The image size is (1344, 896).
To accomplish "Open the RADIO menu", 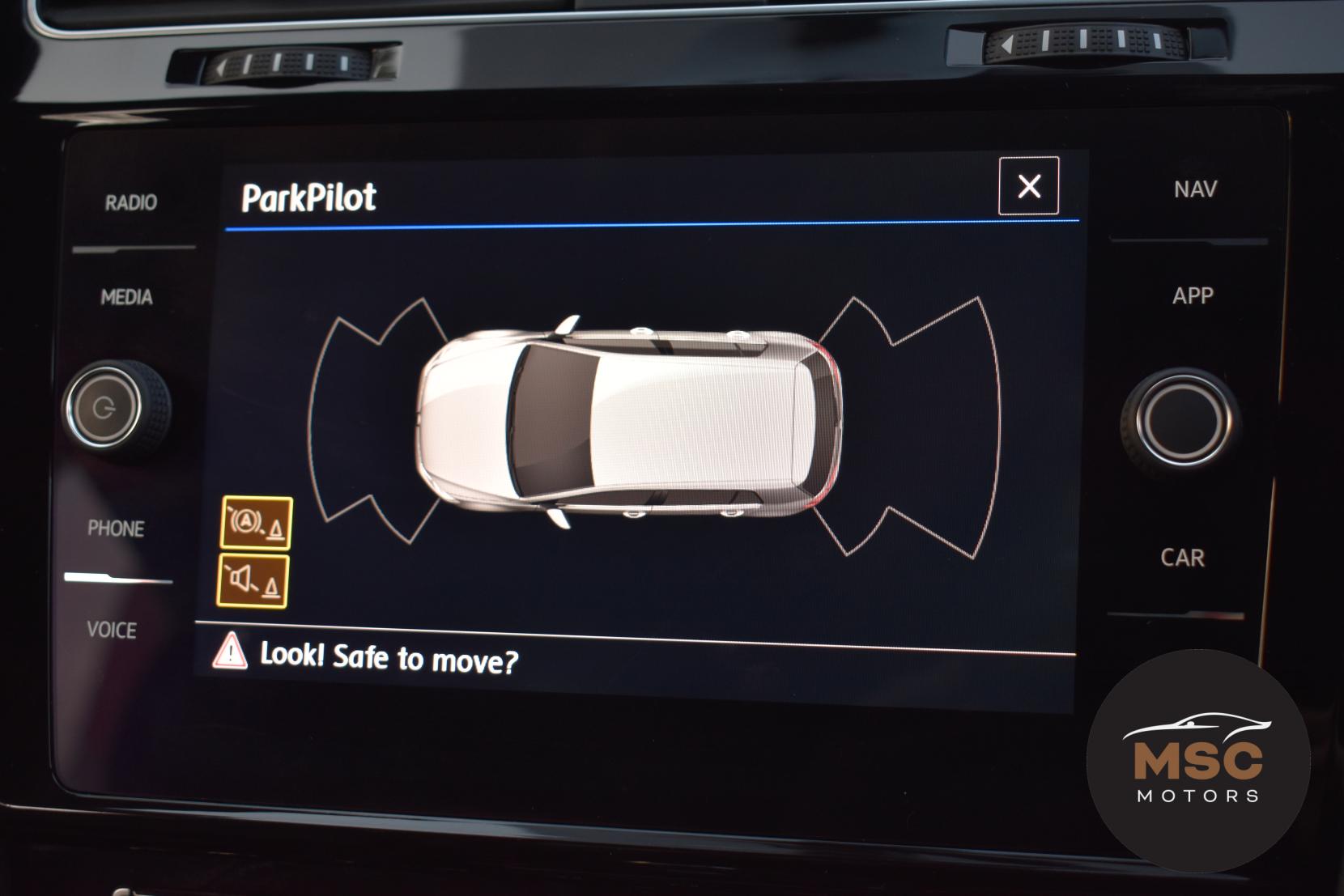I will pyautogui.click(x=130, y=202).
